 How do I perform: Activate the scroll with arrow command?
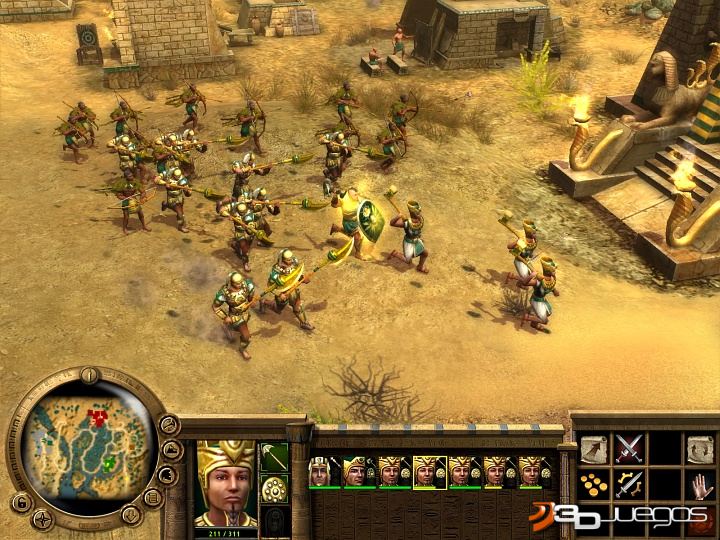pos(594,449)
